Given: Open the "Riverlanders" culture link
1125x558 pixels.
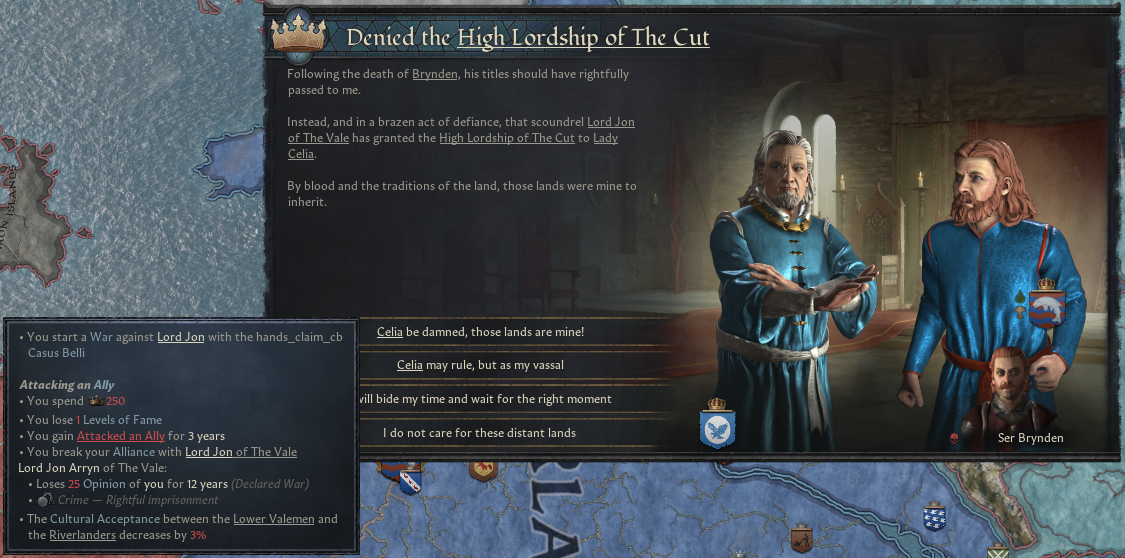Looking at the screenshot, I should [85, 535].
